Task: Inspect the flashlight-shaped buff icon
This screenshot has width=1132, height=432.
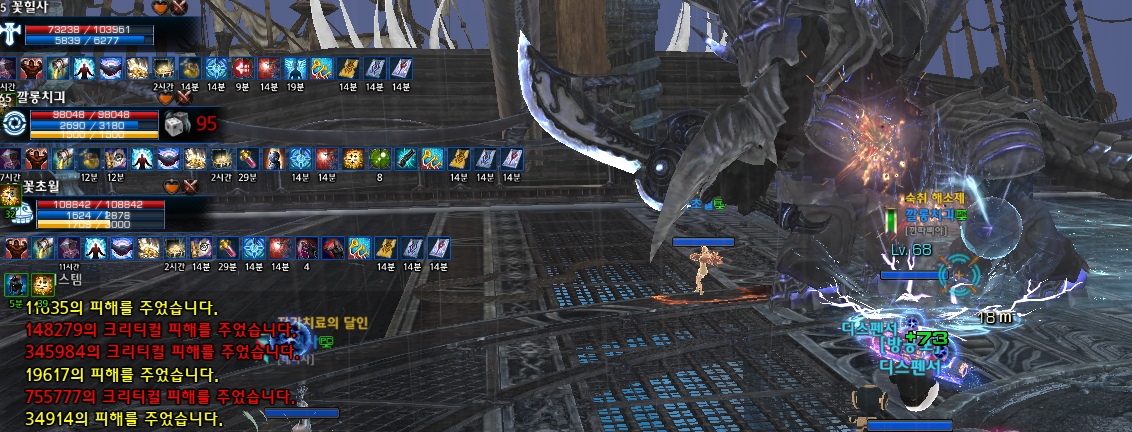Action: pos(405,158)
